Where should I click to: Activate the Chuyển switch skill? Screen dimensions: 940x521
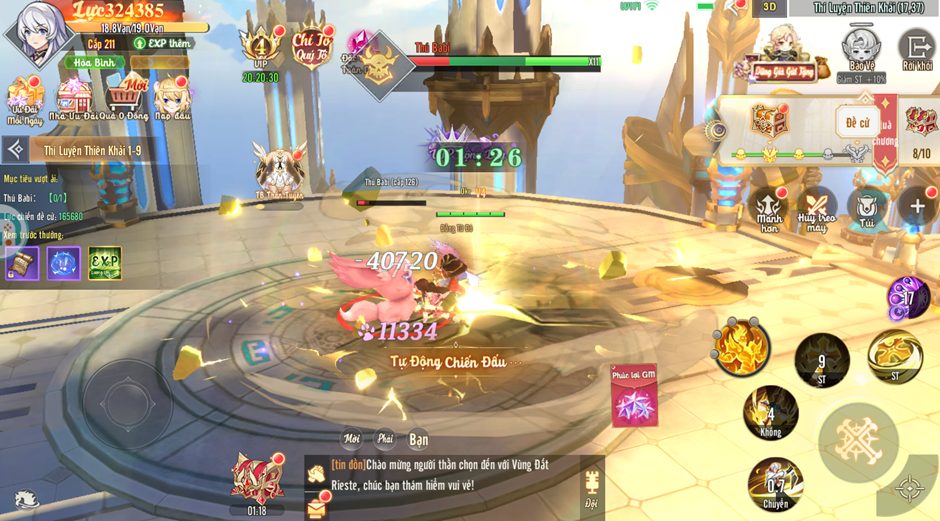(x=776, y=483)
